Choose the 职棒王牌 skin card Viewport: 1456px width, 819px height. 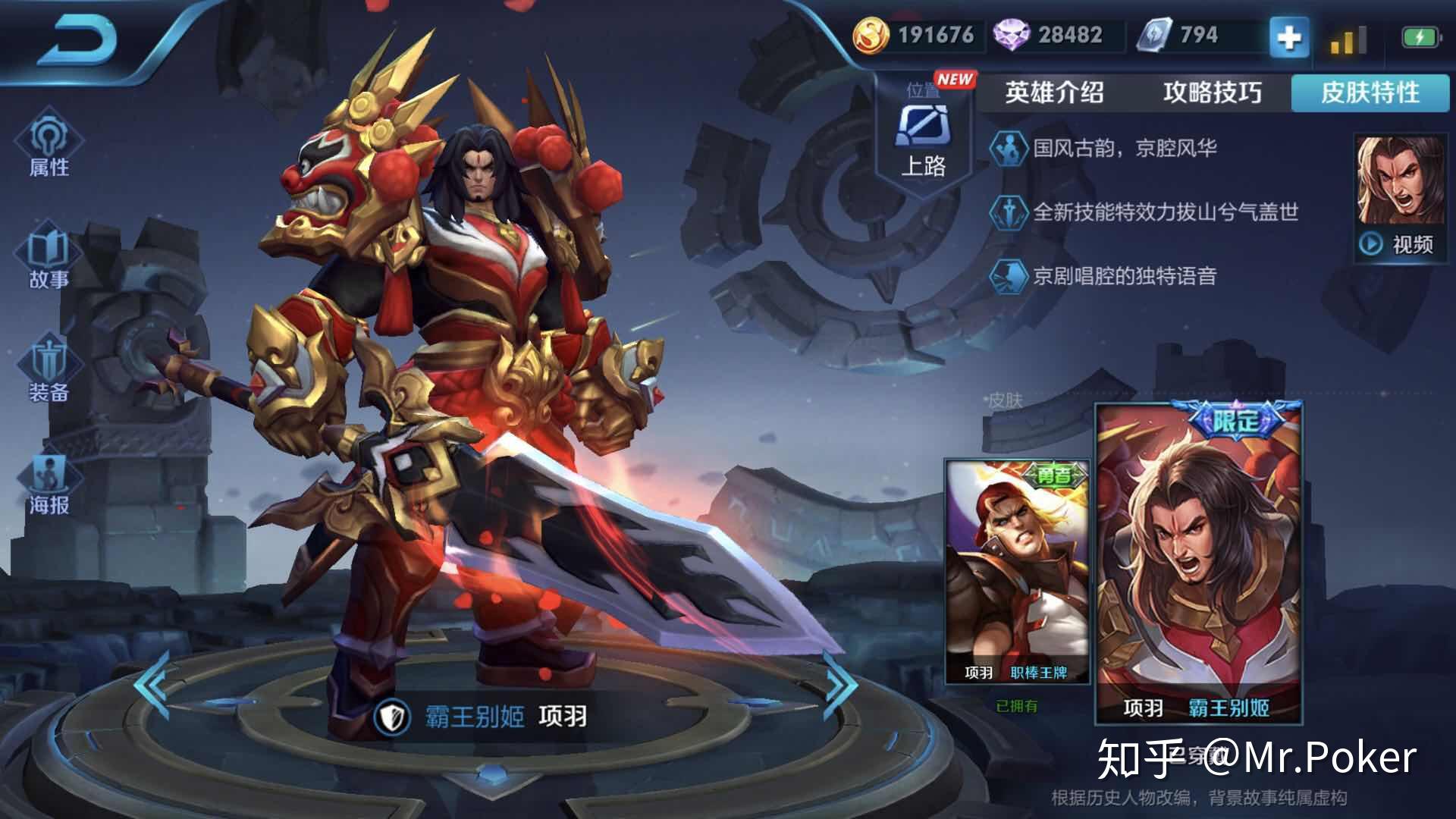pos(1016,570)
